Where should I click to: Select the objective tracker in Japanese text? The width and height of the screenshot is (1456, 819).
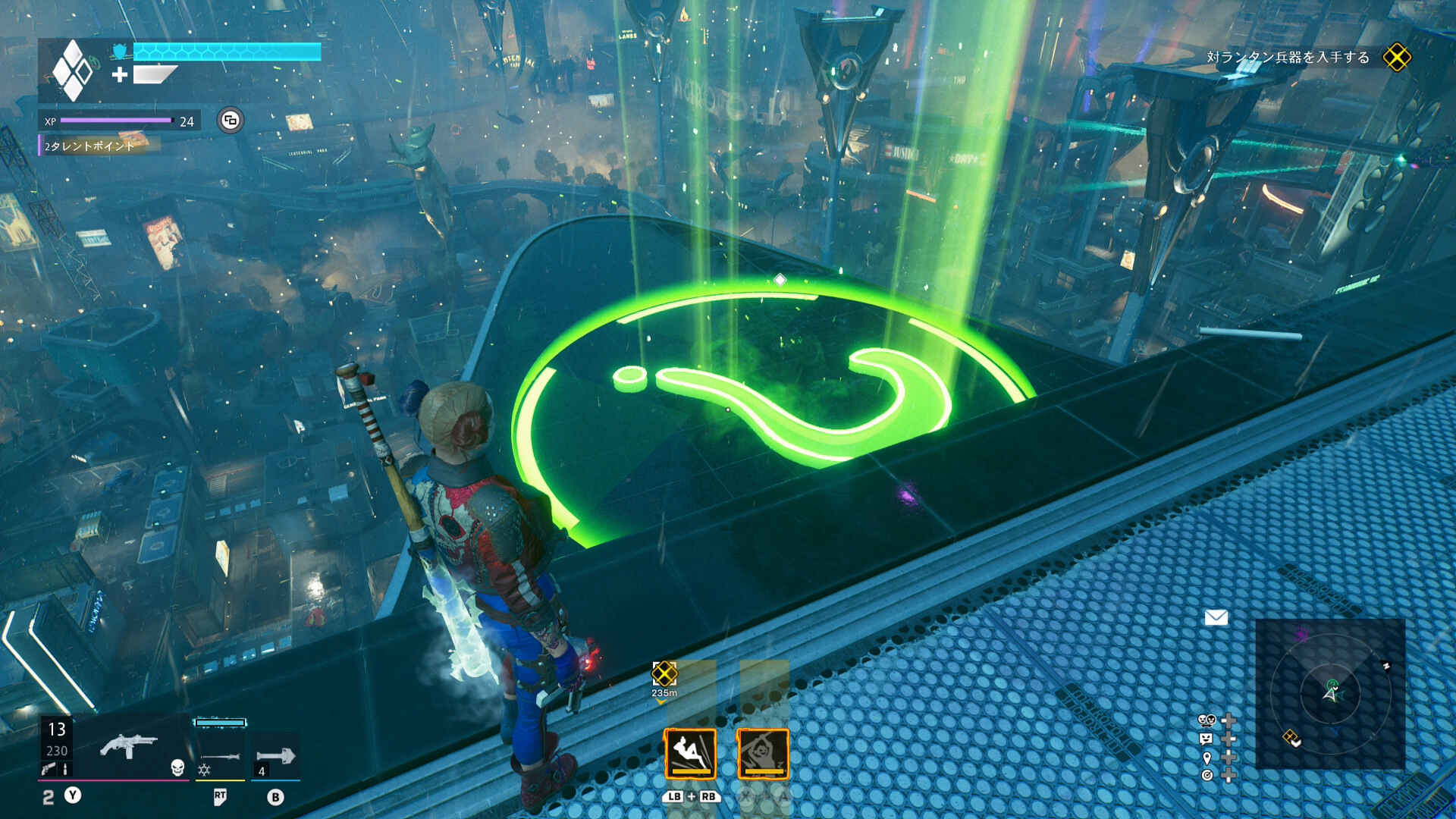[x=1288, y=58]
